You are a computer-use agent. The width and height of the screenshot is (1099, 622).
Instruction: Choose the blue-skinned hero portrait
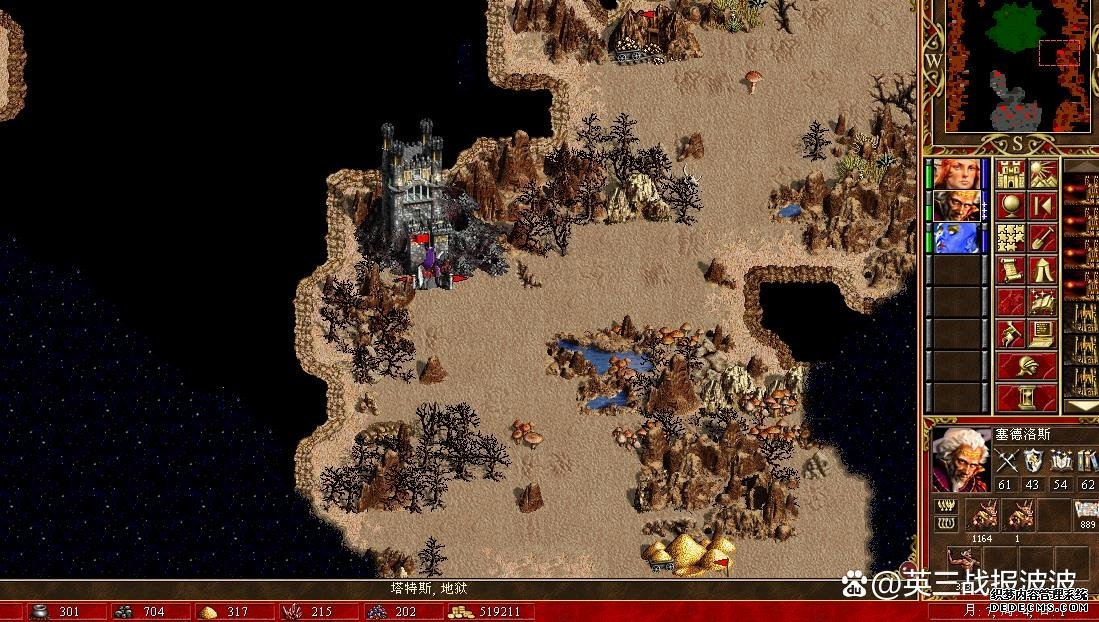[958, 238]
